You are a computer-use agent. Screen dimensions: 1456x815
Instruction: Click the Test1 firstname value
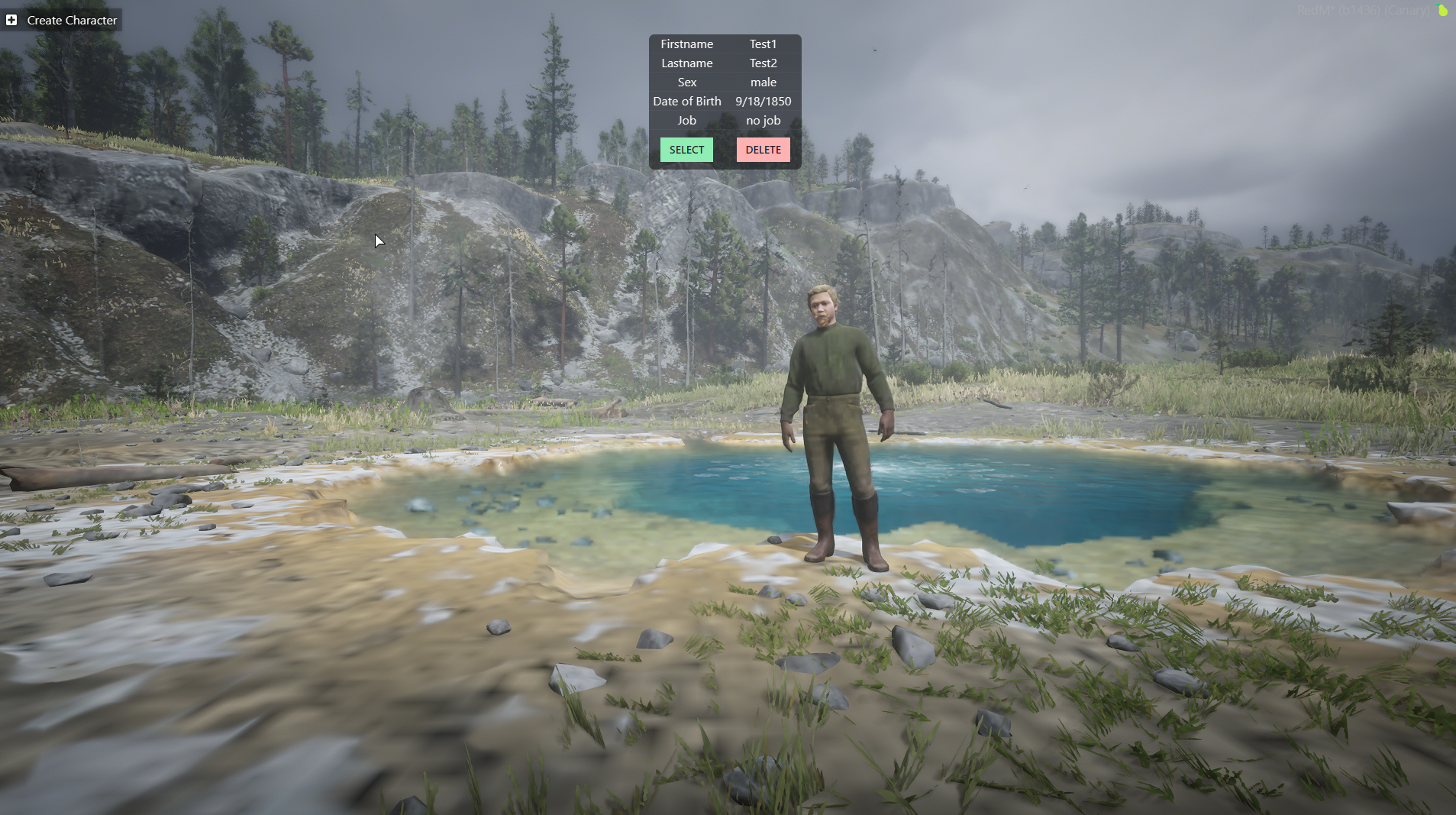point(763,44)
